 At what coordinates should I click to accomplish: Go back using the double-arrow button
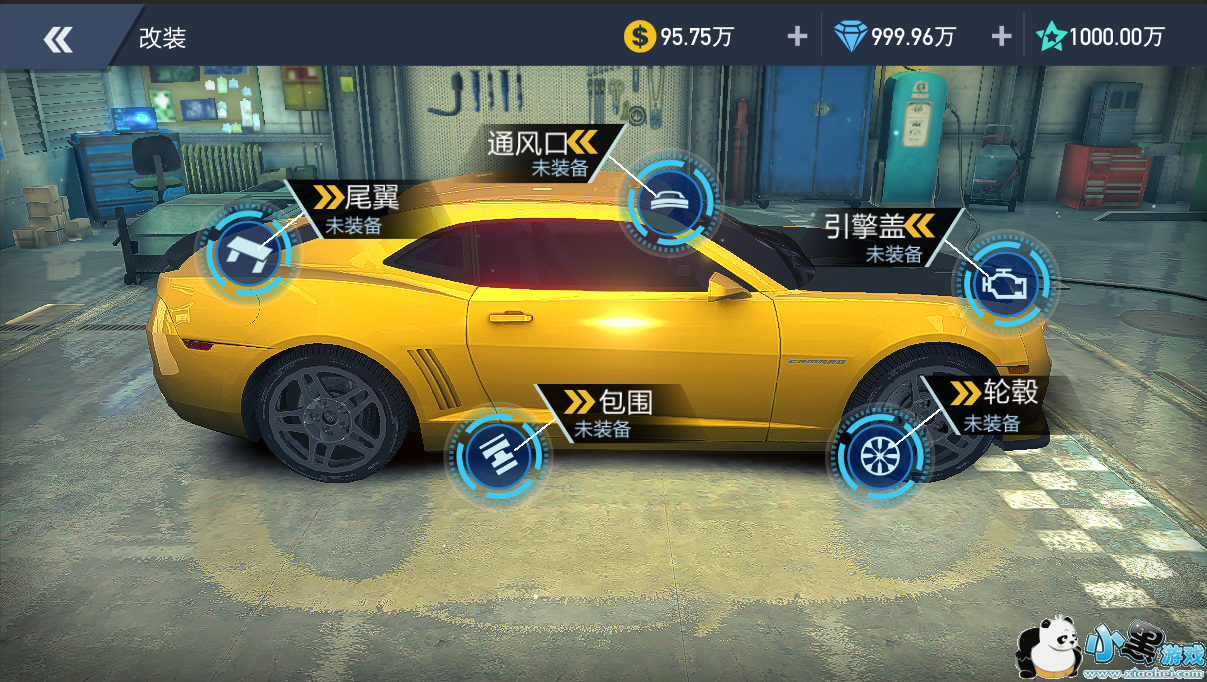pos(58,38)
